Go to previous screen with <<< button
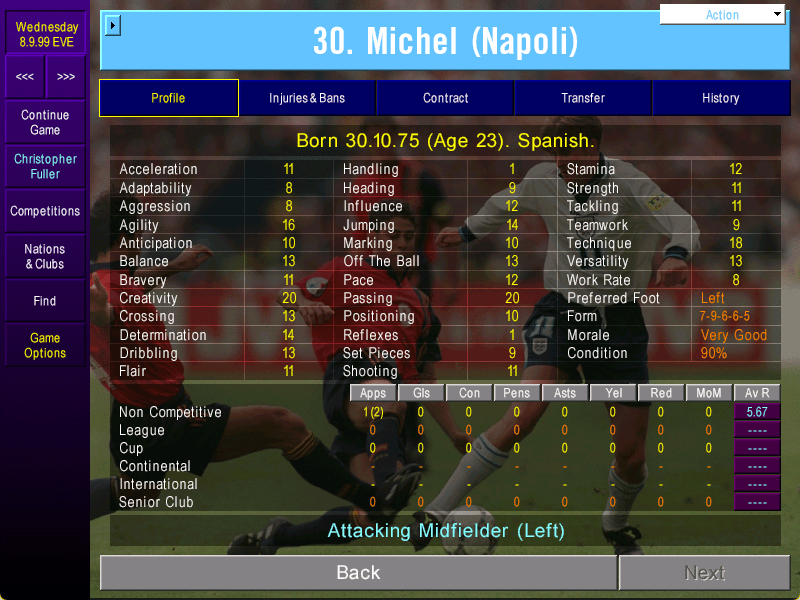Viewport: 800px width, 600px height. click(25, 77)
